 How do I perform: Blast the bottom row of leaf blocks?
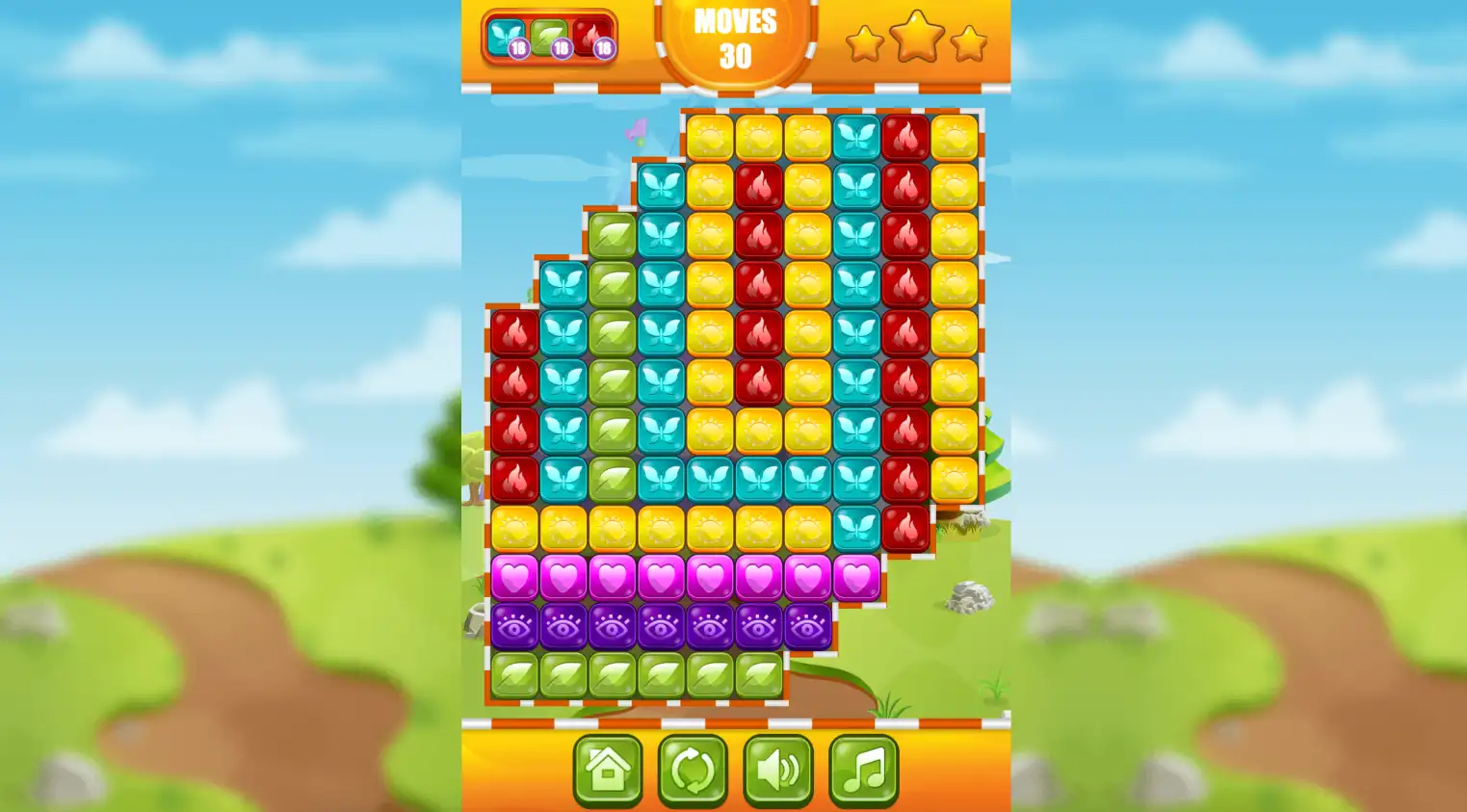point(613,673)
